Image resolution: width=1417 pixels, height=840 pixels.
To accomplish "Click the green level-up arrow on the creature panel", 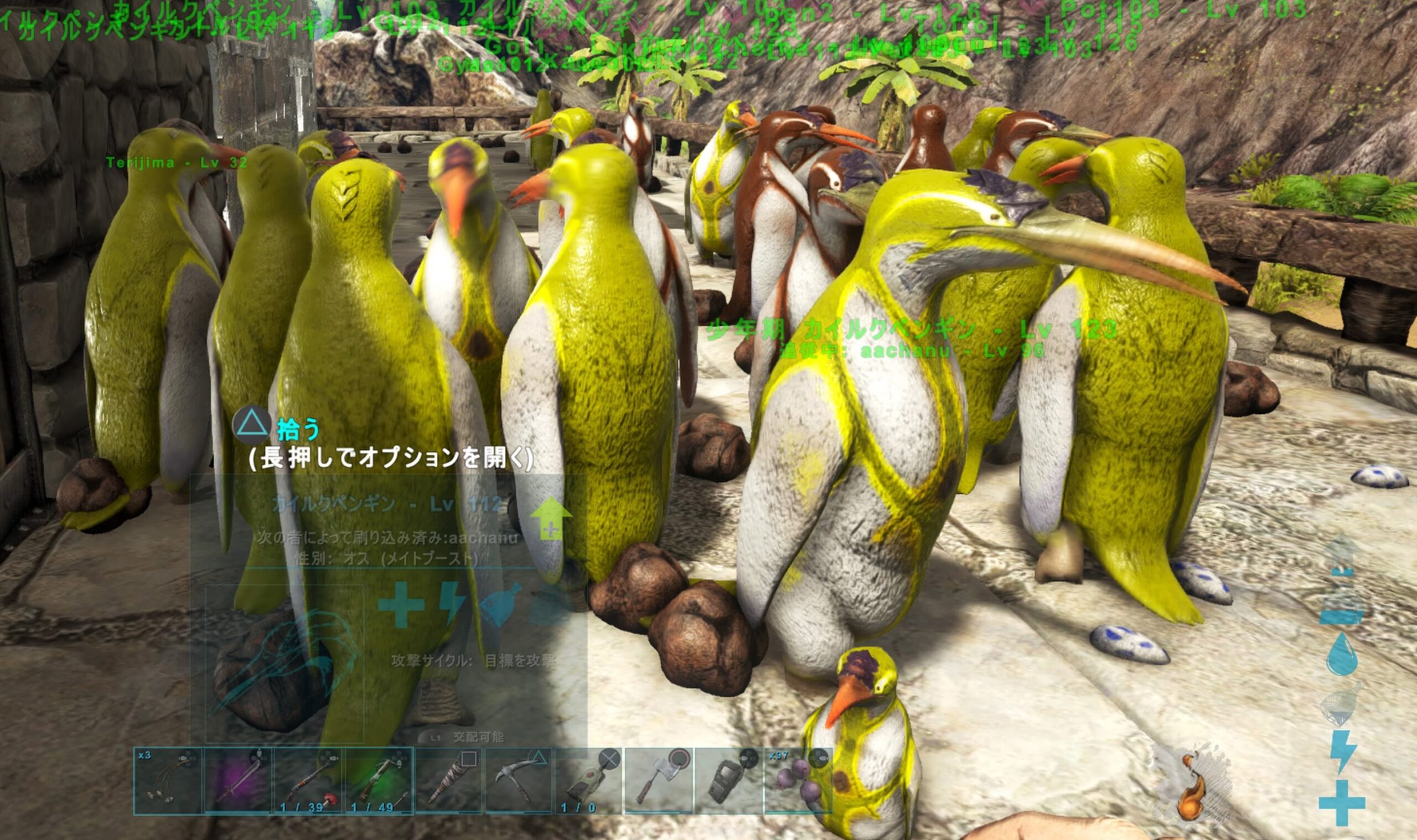I will [550, 518].
